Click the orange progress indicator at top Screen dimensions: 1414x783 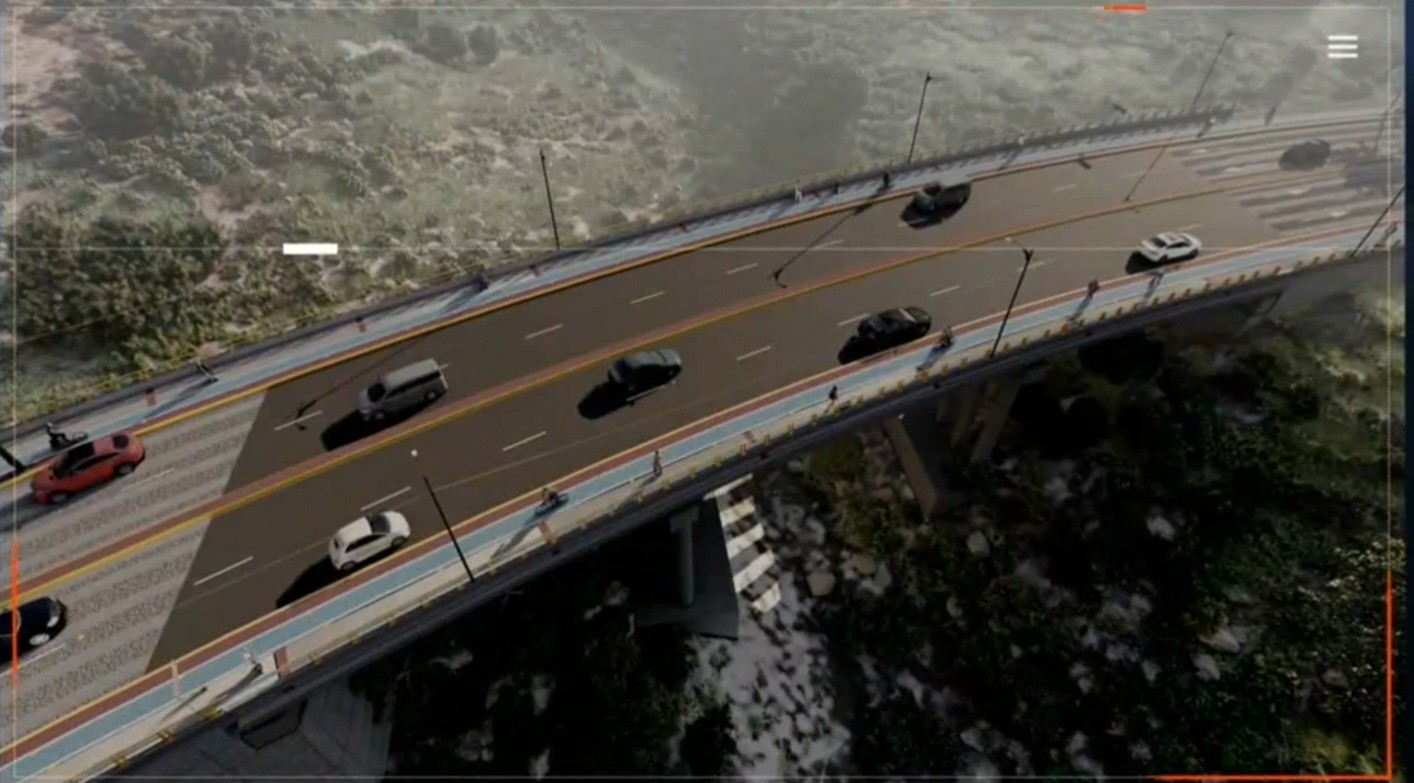[x=1125, y=8]
